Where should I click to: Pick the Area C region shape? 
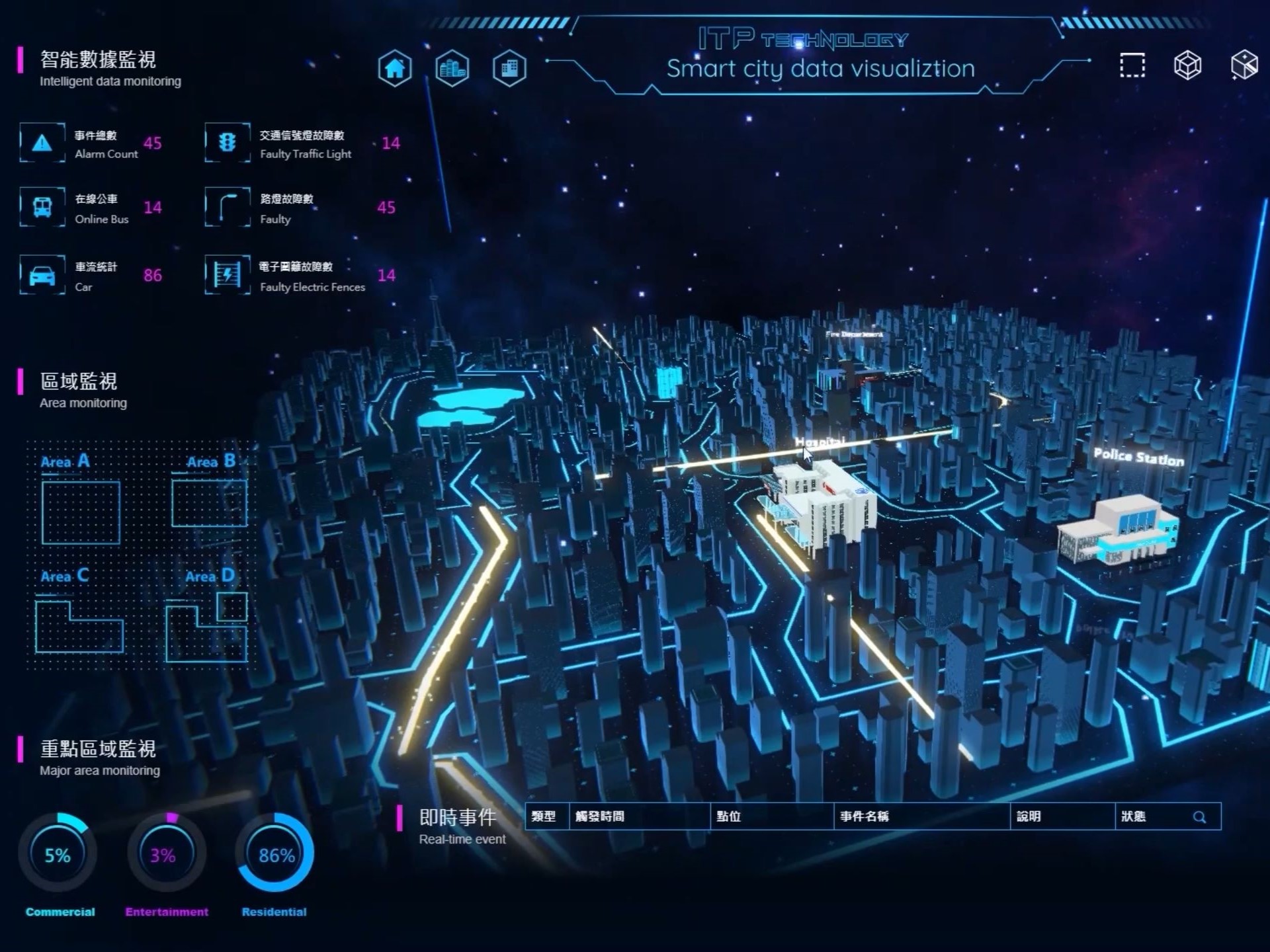click(x=79, y=627)
